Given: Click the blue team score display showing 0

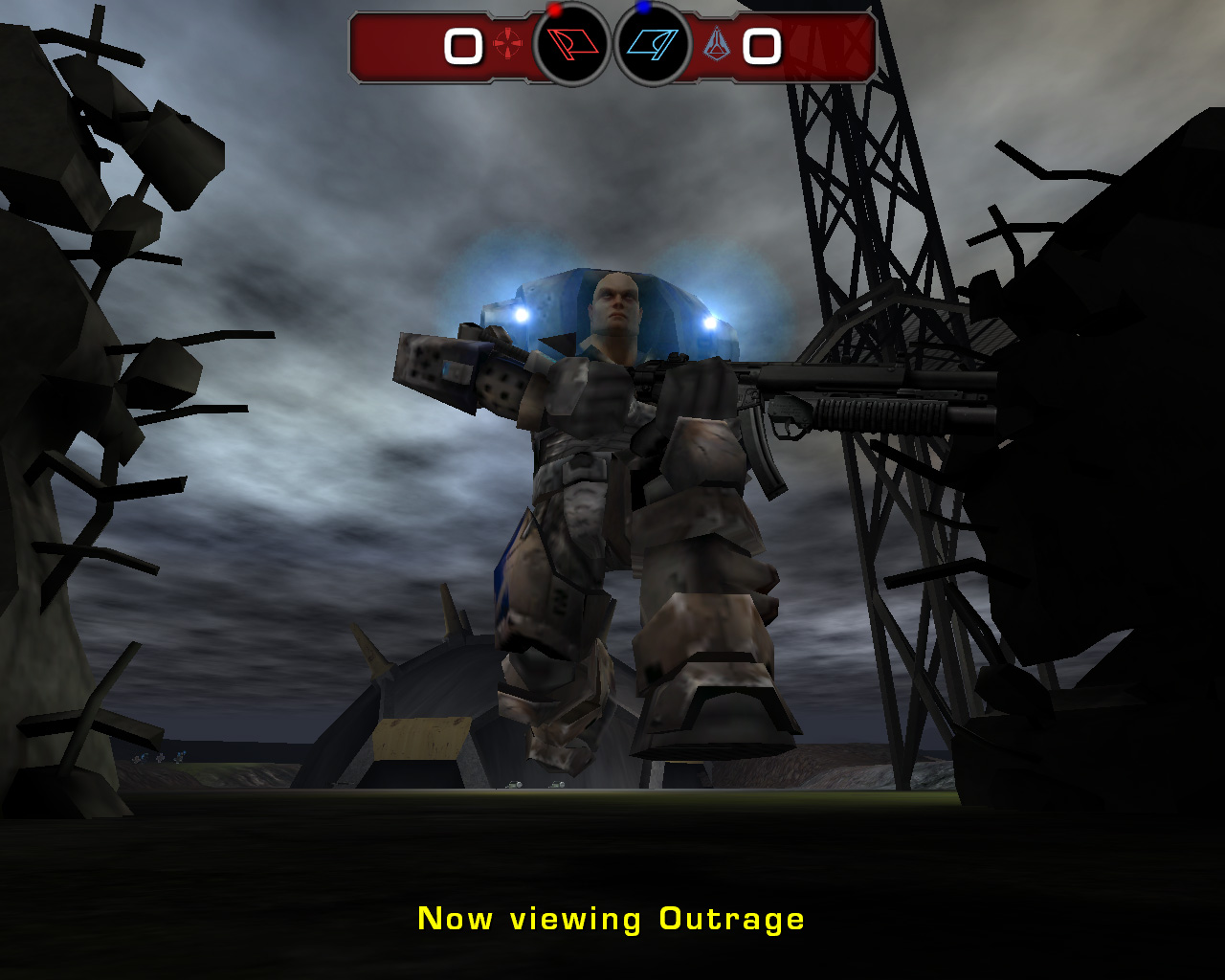Looking at the screenshot, I should pos(761,46).
